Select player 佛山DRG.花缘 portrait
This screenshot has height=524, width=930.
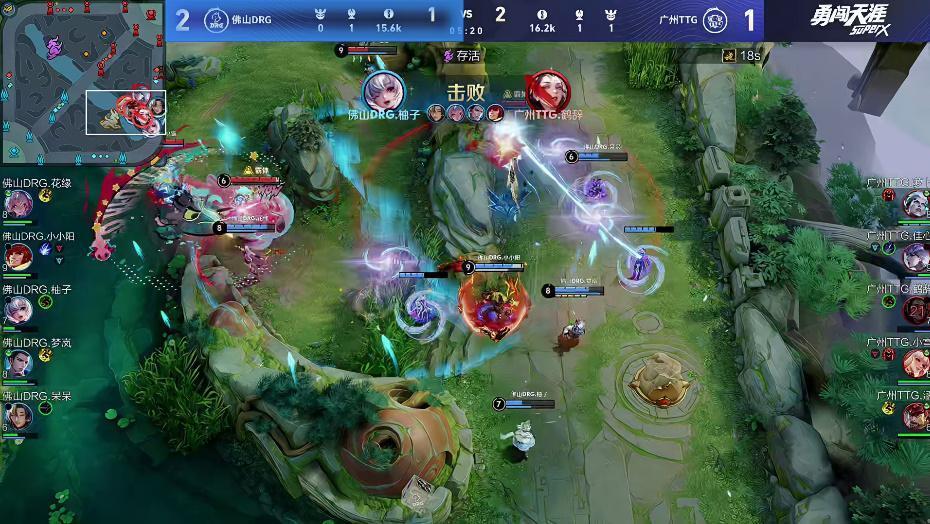pyautogui.click(x=19, y=204)
